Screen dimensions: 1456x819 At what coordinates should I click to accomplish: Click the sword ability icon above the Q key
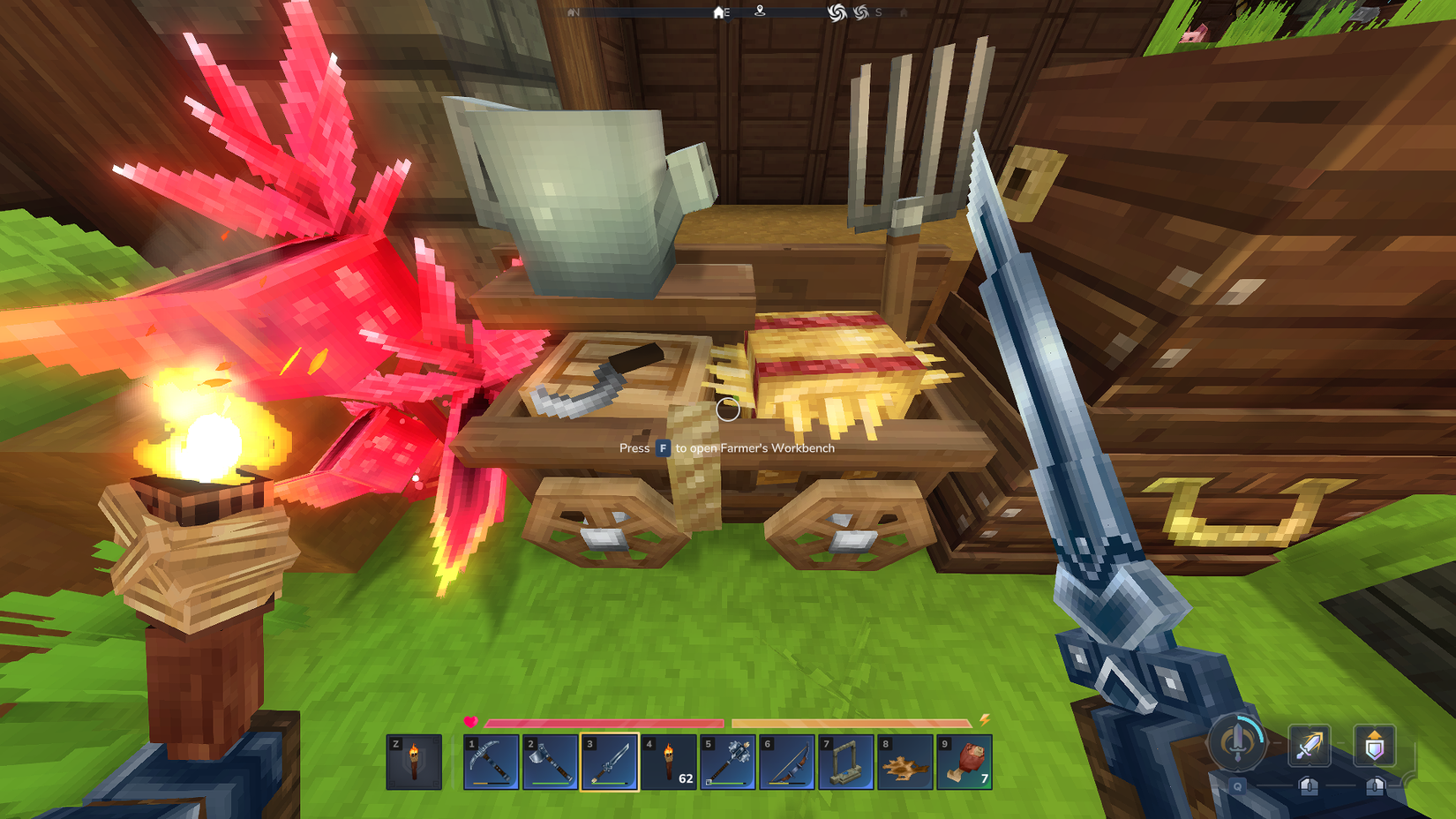click(1238, 744)
